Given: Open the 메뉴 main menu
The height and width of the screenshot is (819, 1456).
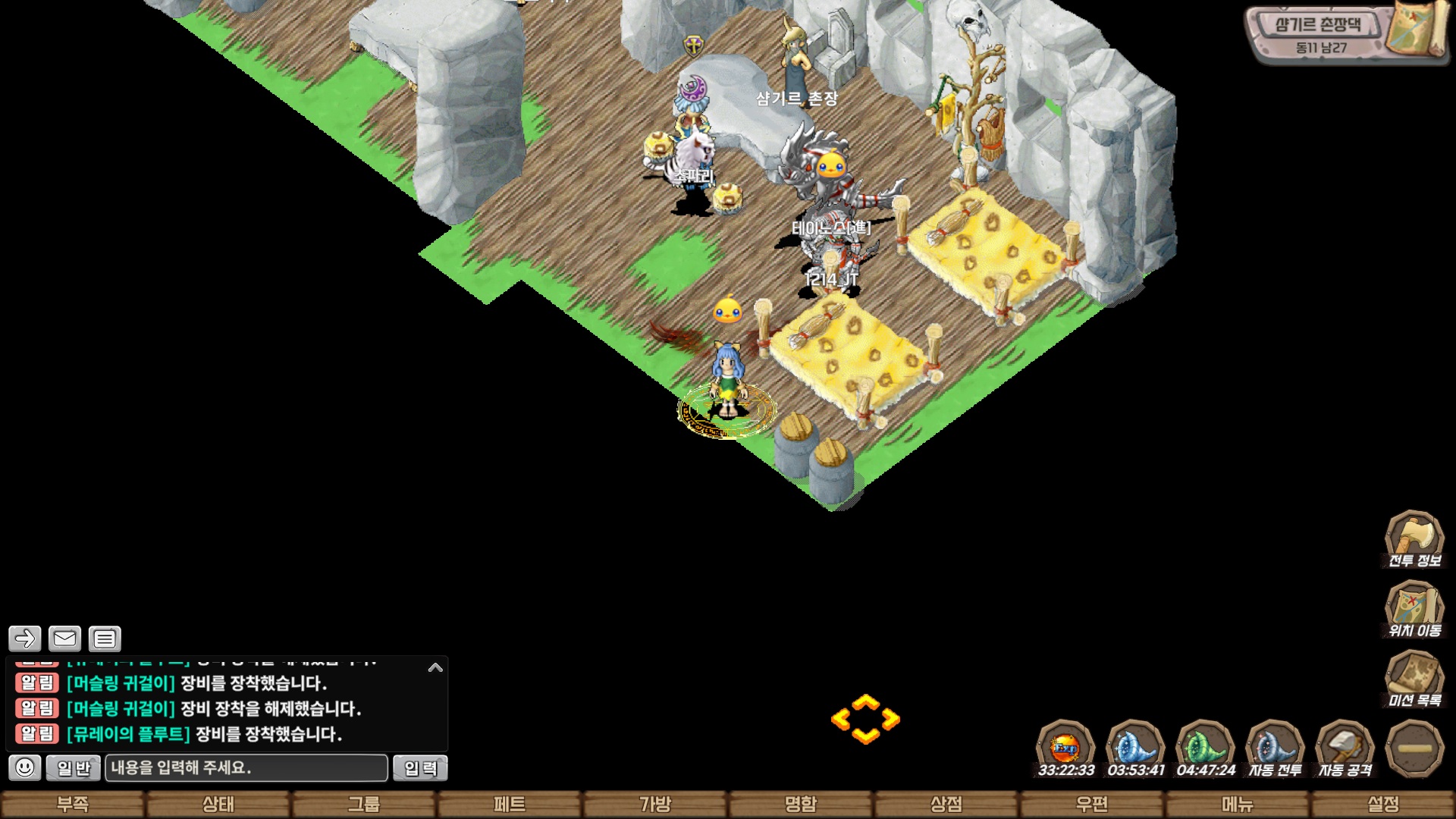Looking at the screenshot, I should 1238,804.
